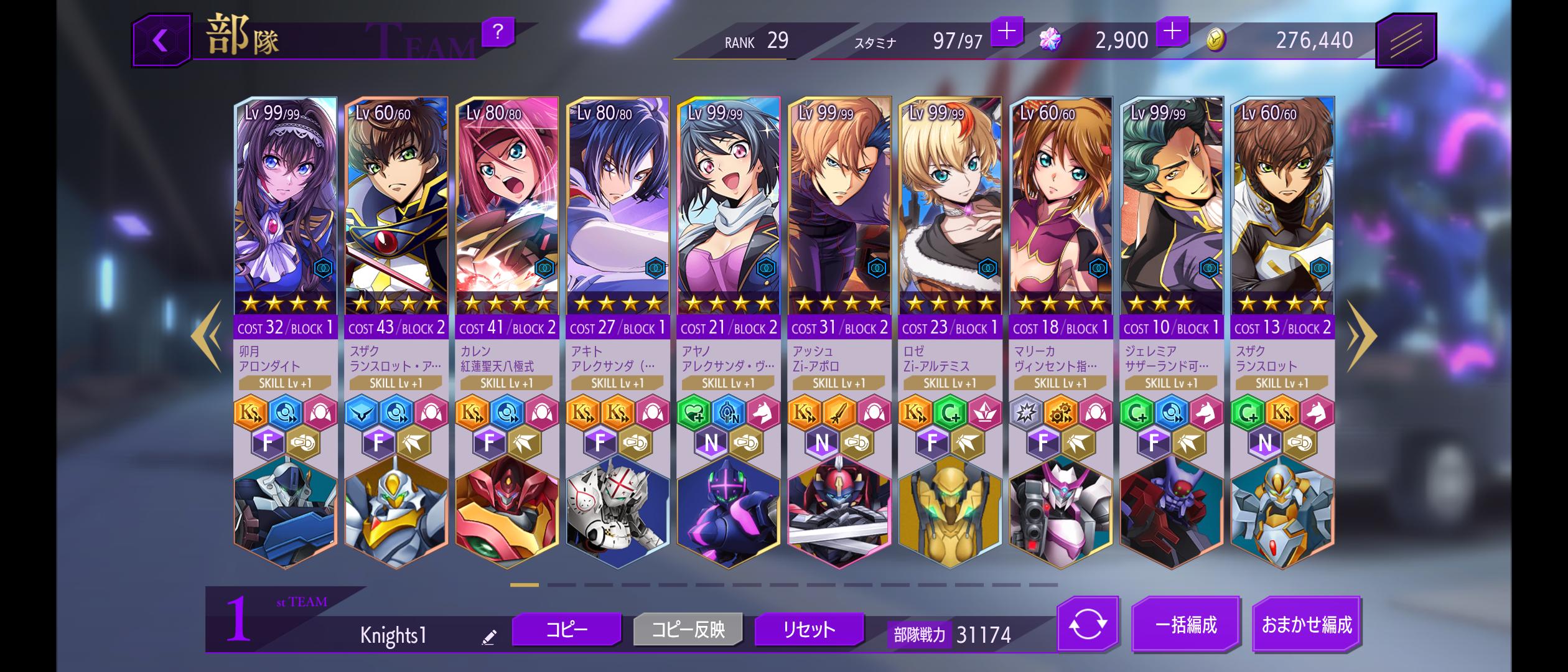
Task: Add stamina with the plus button
Action: pos(1006,31)
